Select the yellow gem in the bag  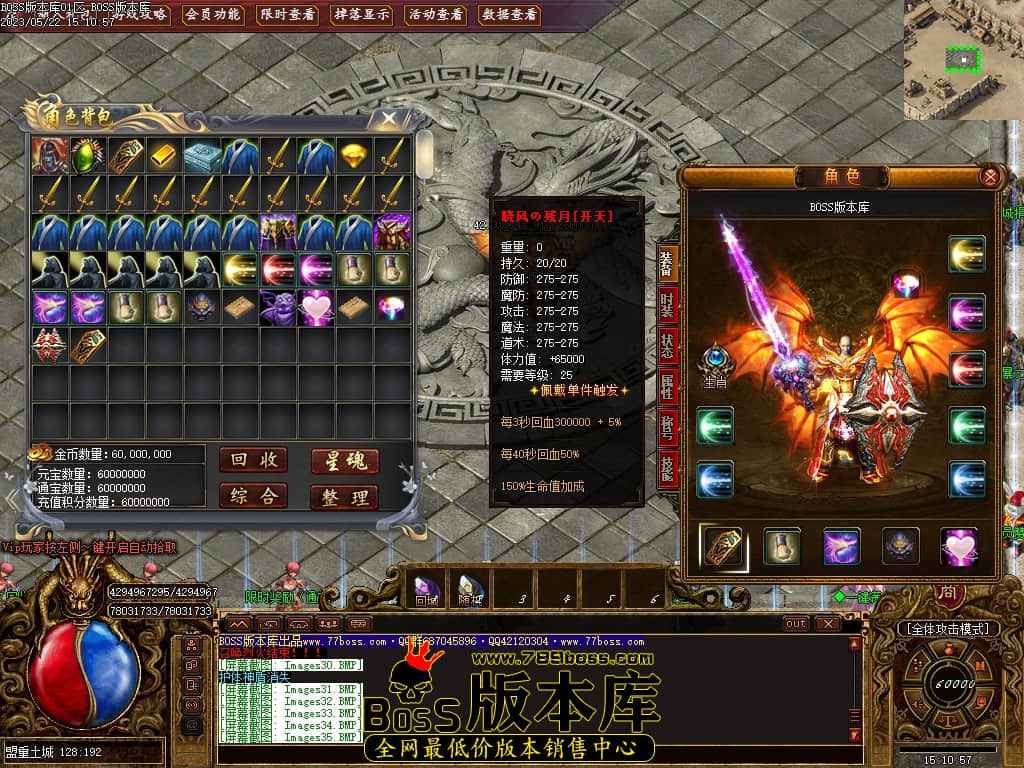click(354, 156)
